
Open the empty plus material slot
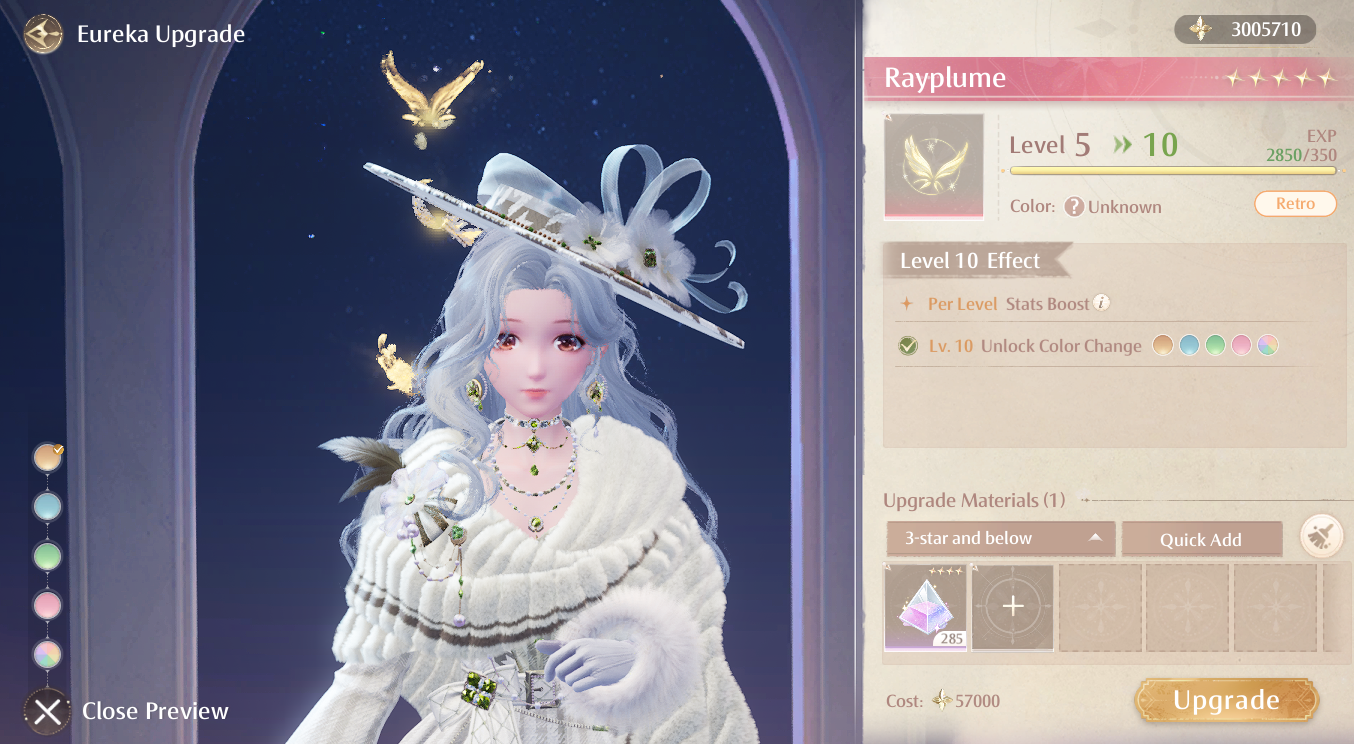pos(1012,606)
